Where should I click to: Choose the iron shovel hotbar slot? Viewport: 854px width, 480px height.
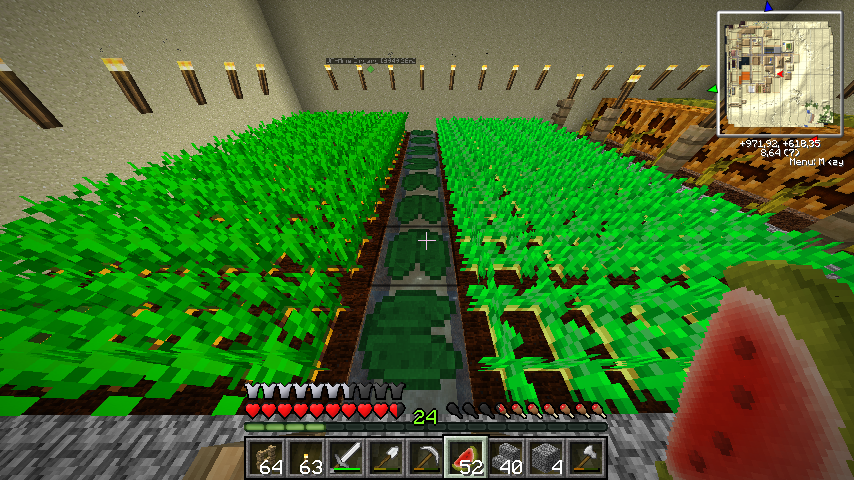click(x=386, y=457)
